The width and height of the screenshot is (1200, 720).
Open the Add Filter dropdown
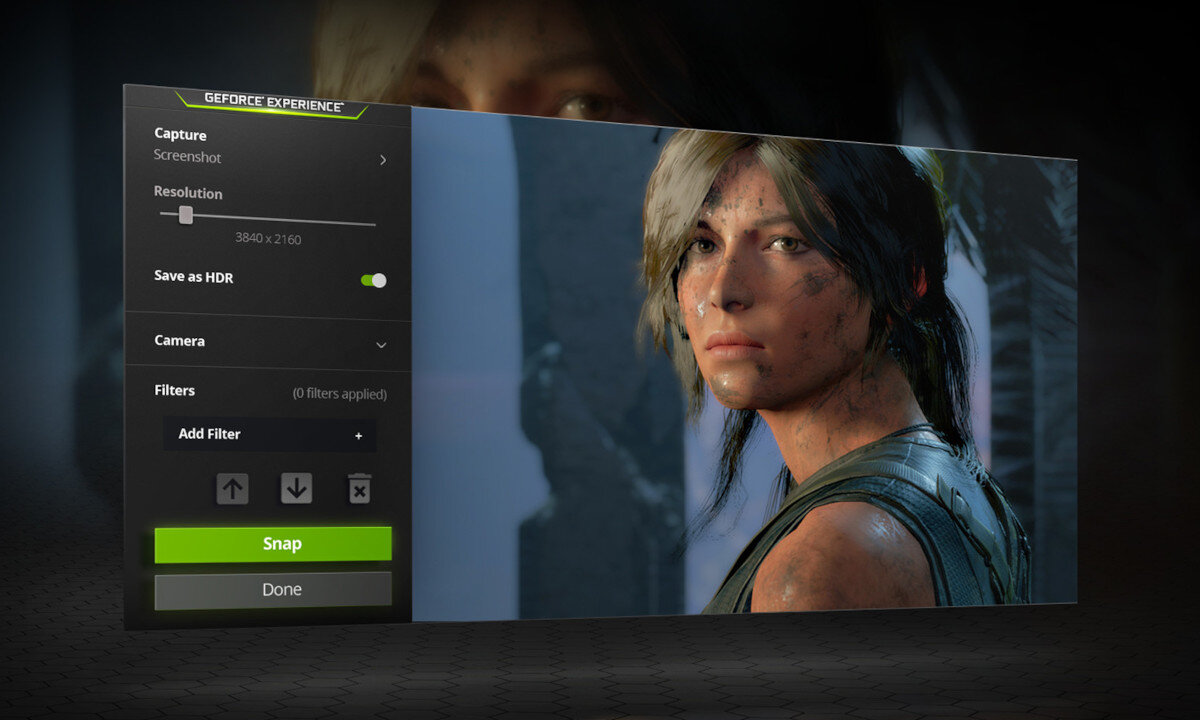[270, 434]
